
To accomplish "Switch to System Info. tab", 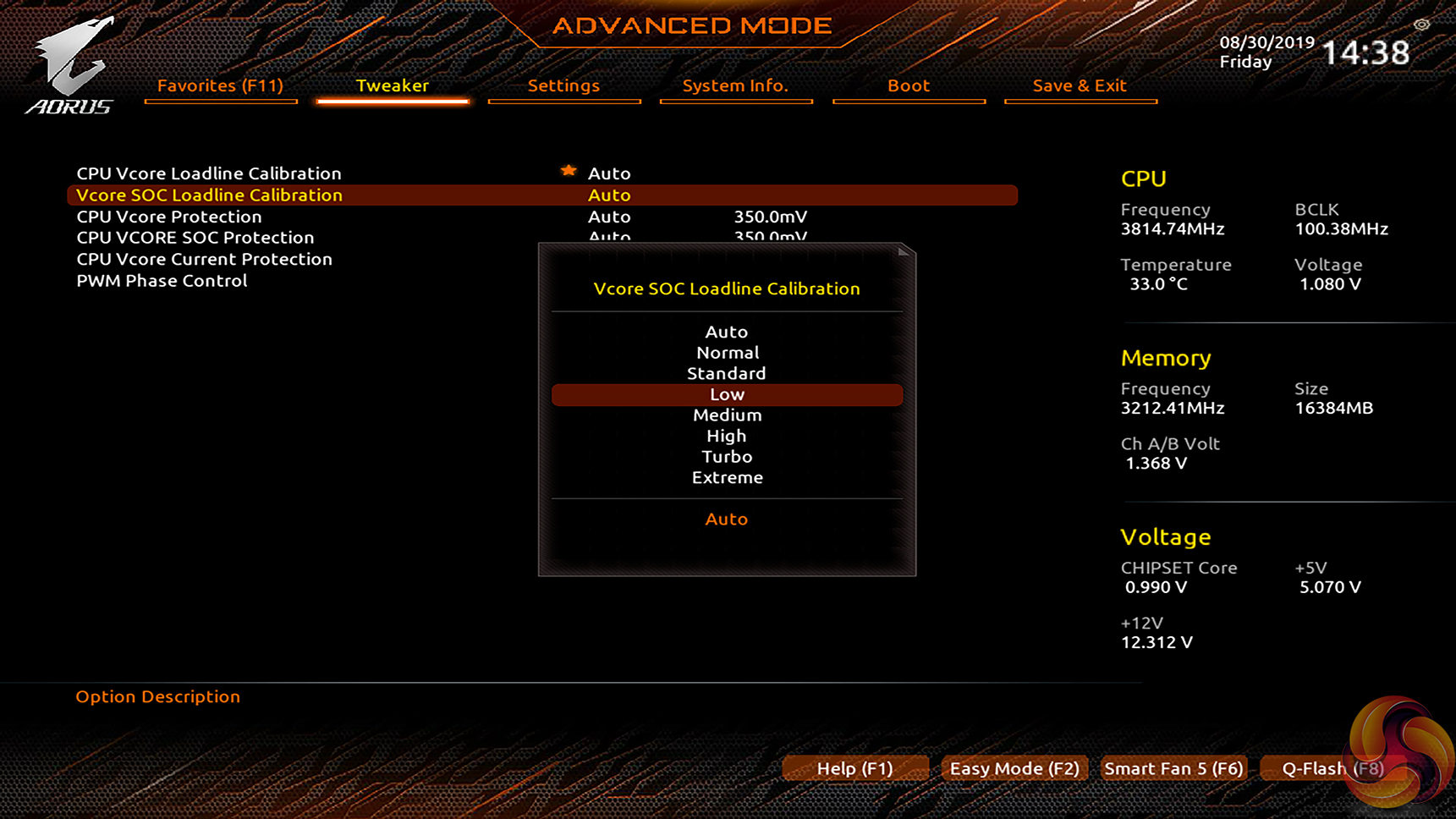I will pos(735,85).
